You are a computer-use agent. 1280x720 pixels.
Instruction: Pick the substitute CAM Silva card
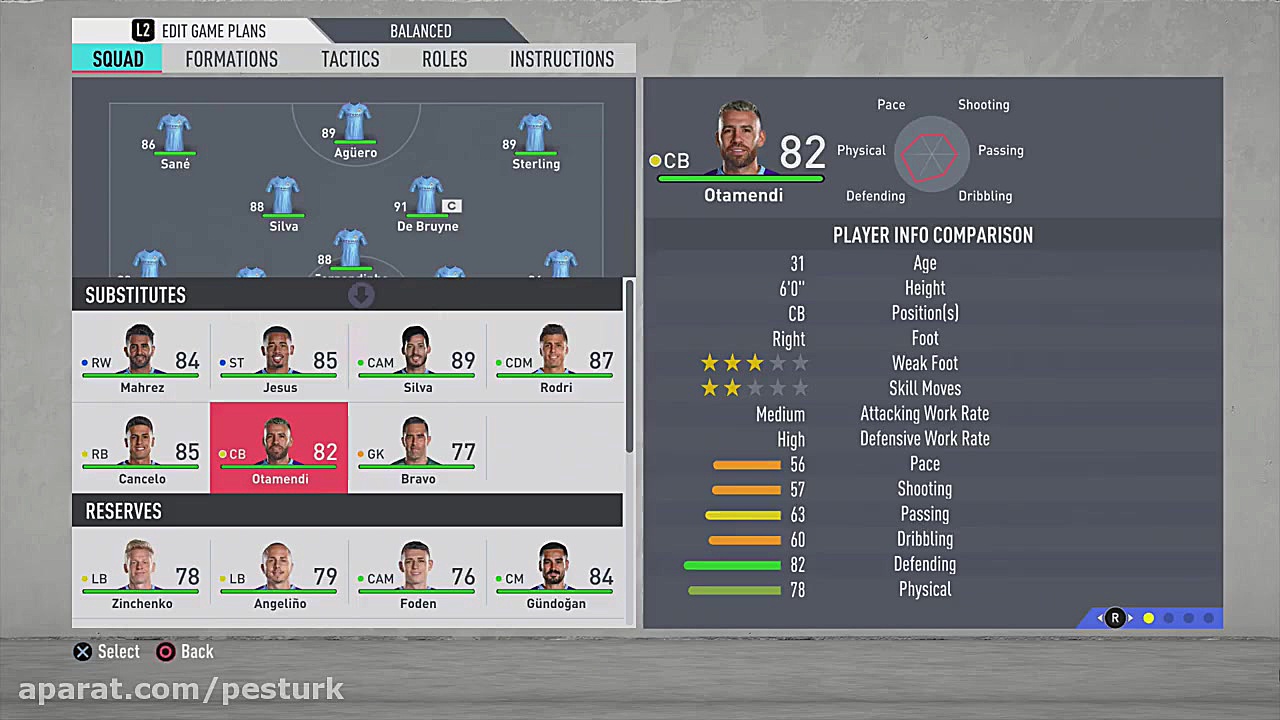pyautogui.click(x=417, y=360)
